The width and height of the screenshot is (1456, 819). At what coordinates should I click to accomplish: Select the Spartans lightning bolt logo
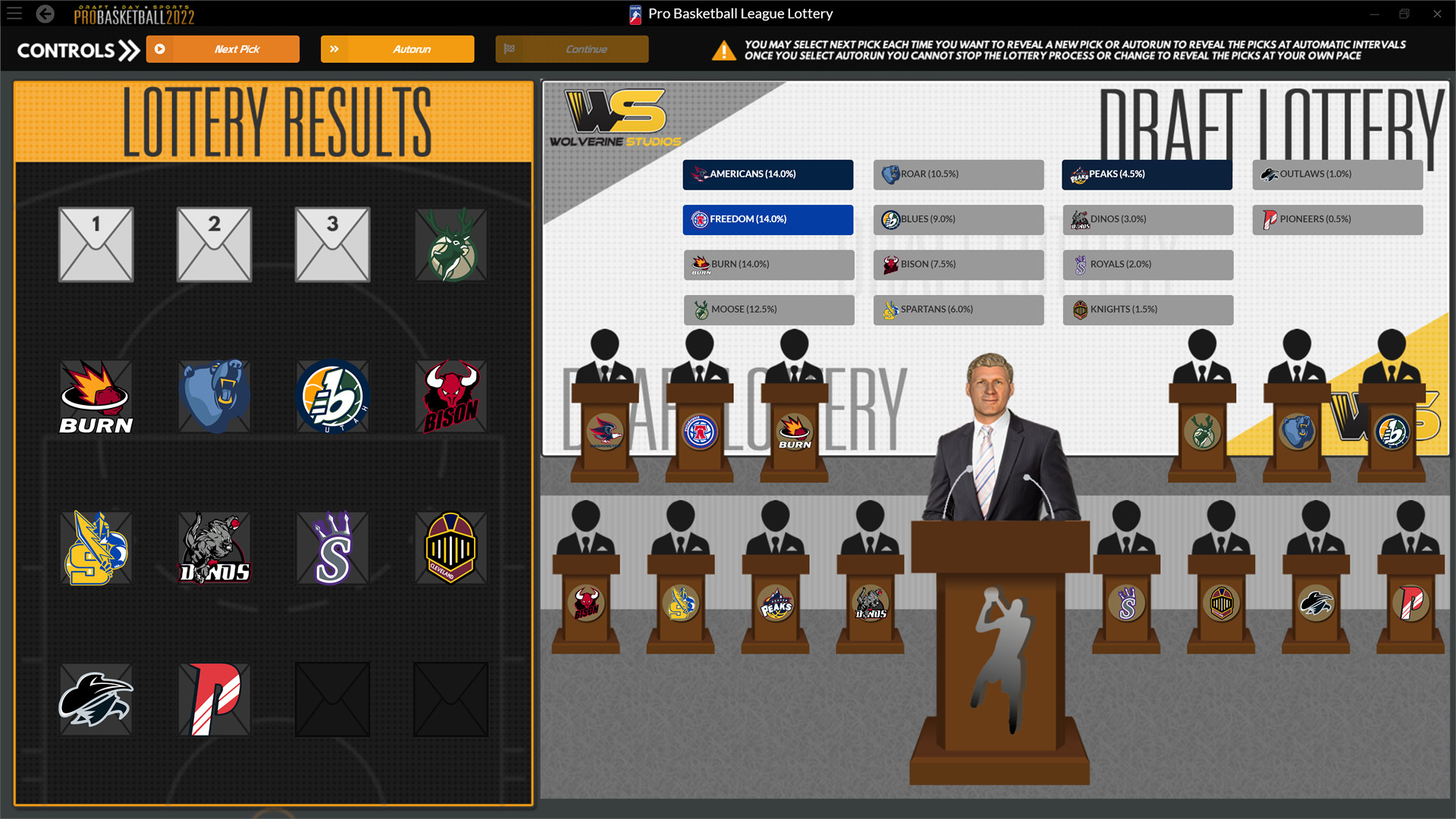pyautogui.click(x=96, y=548)
